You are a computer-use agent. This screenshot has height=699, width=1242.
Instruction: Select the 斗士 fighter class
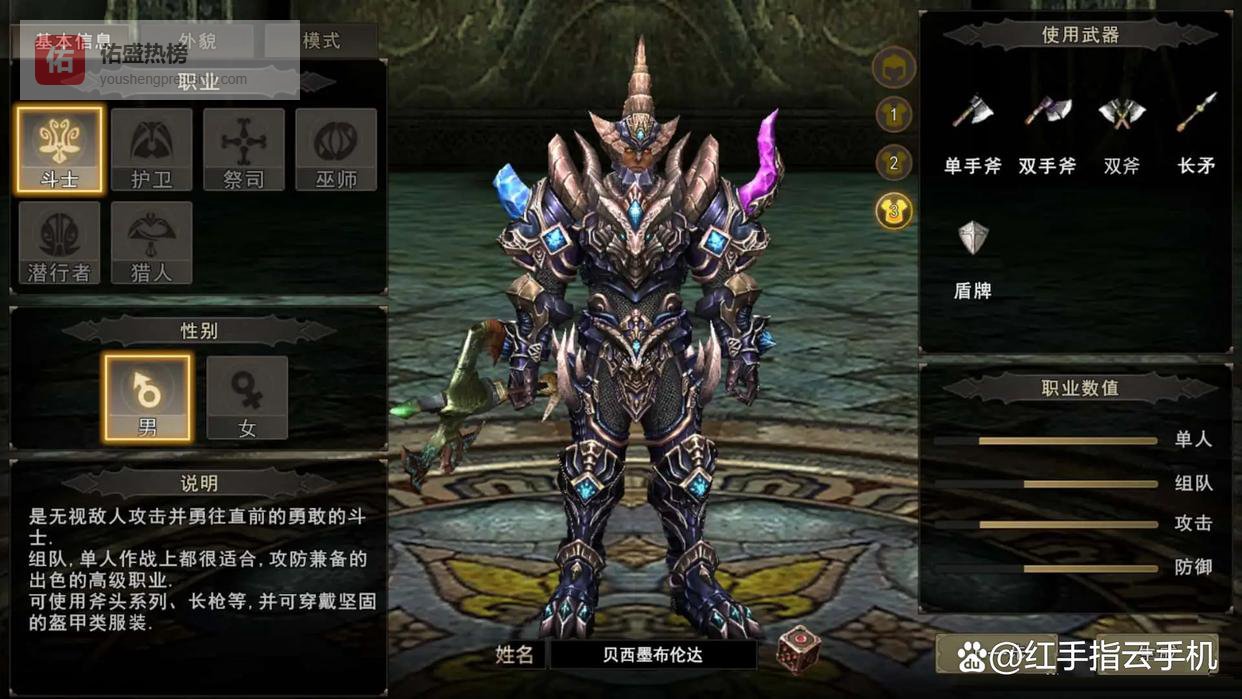pyautogui.click(x=59, y=149)
